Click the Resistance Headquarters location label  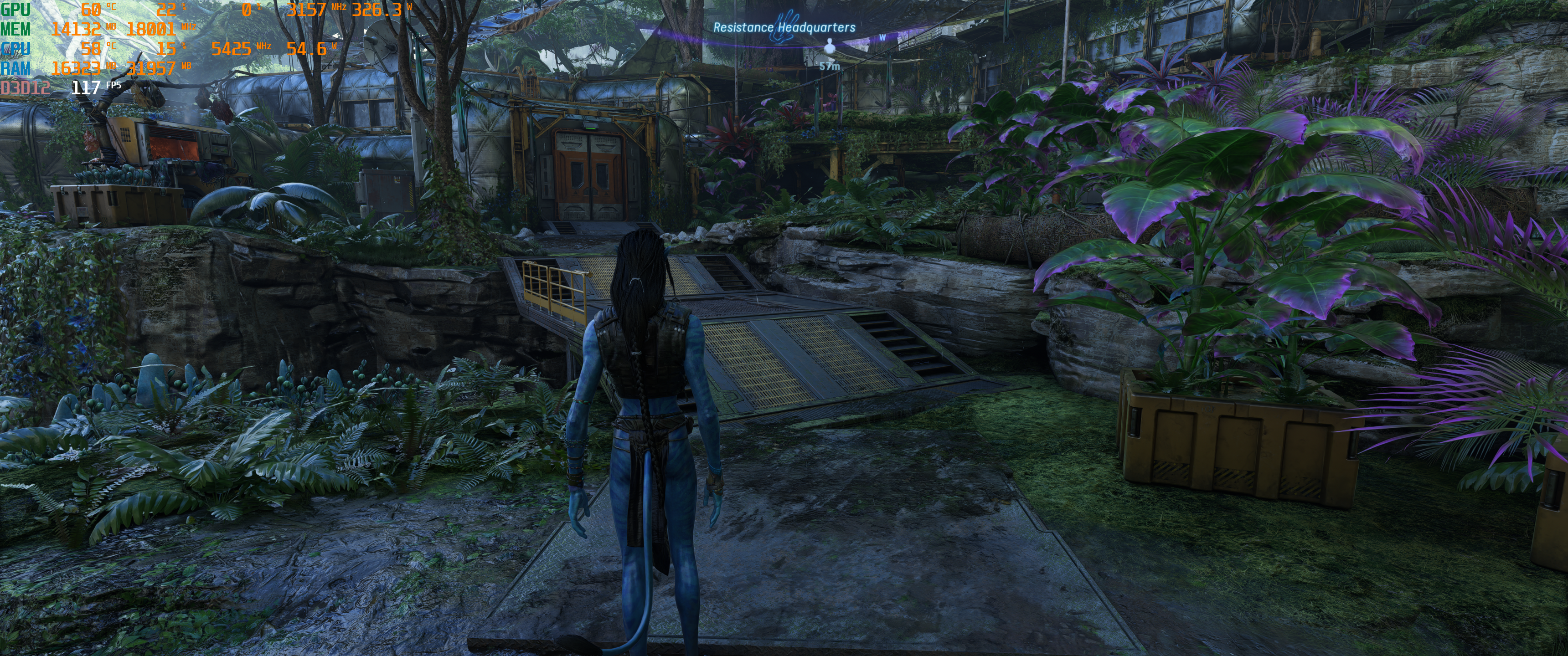784,27
